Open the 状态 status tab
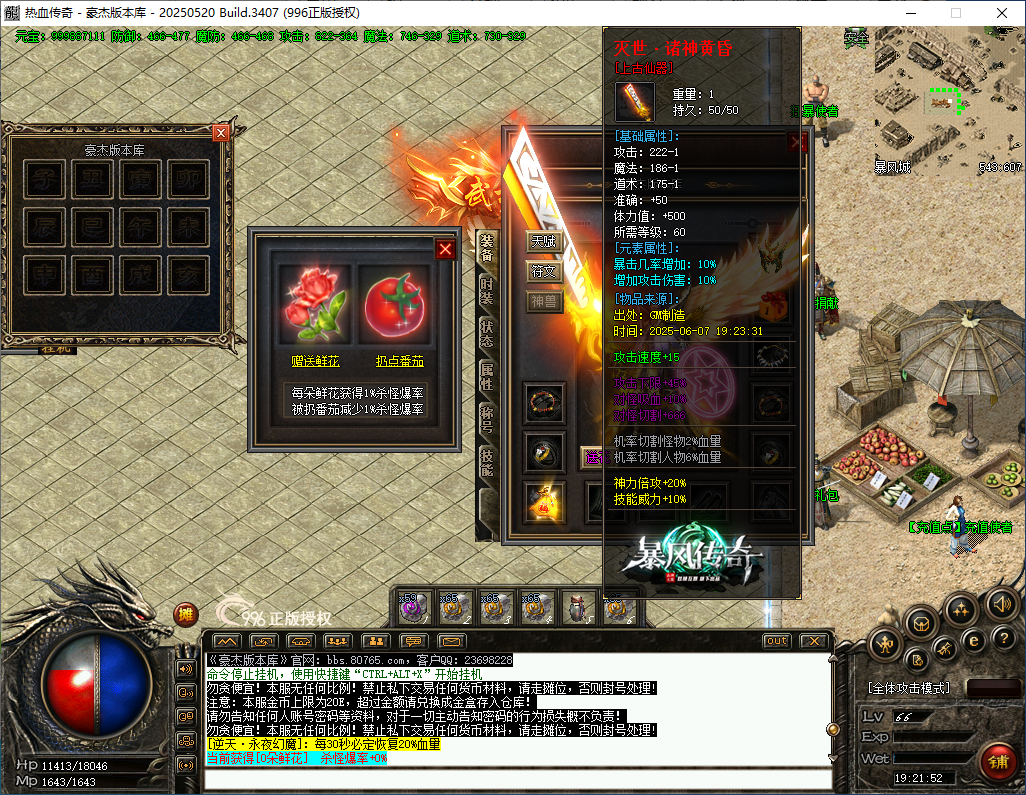1026x795 pixels. 487,334
